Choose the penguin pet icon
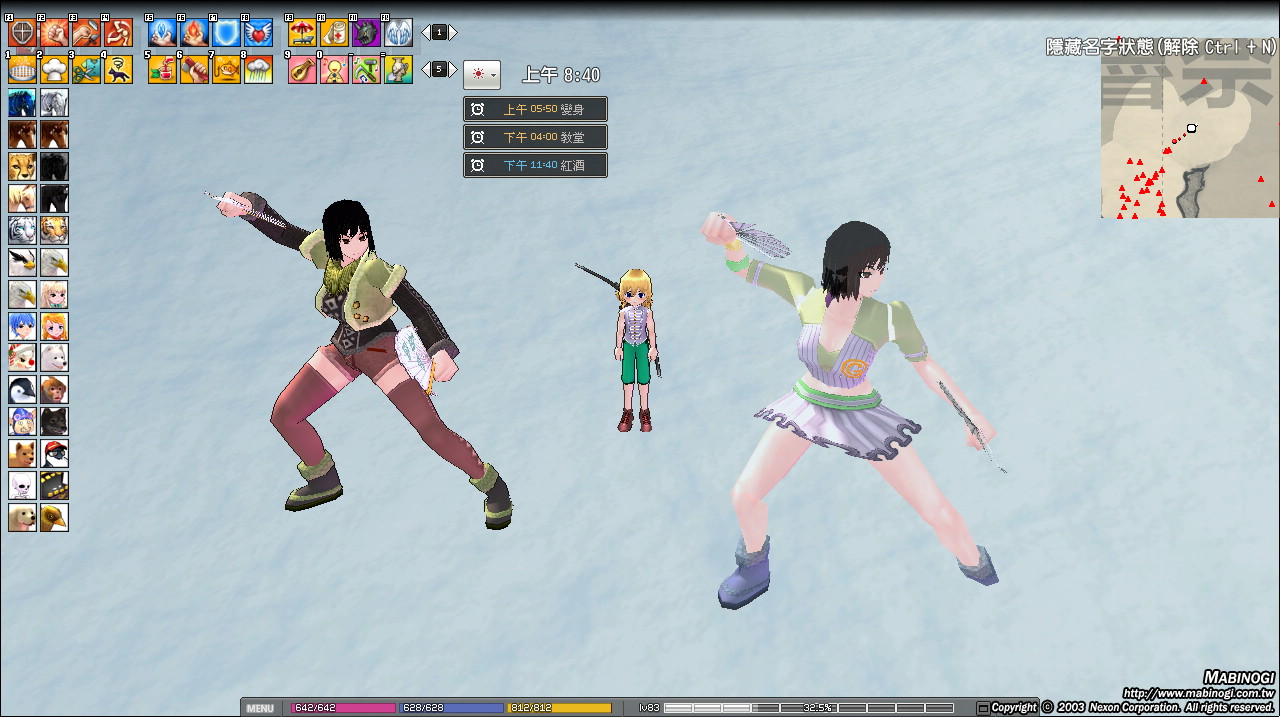This screenshot has width=1280, height=717. (22, 389)
